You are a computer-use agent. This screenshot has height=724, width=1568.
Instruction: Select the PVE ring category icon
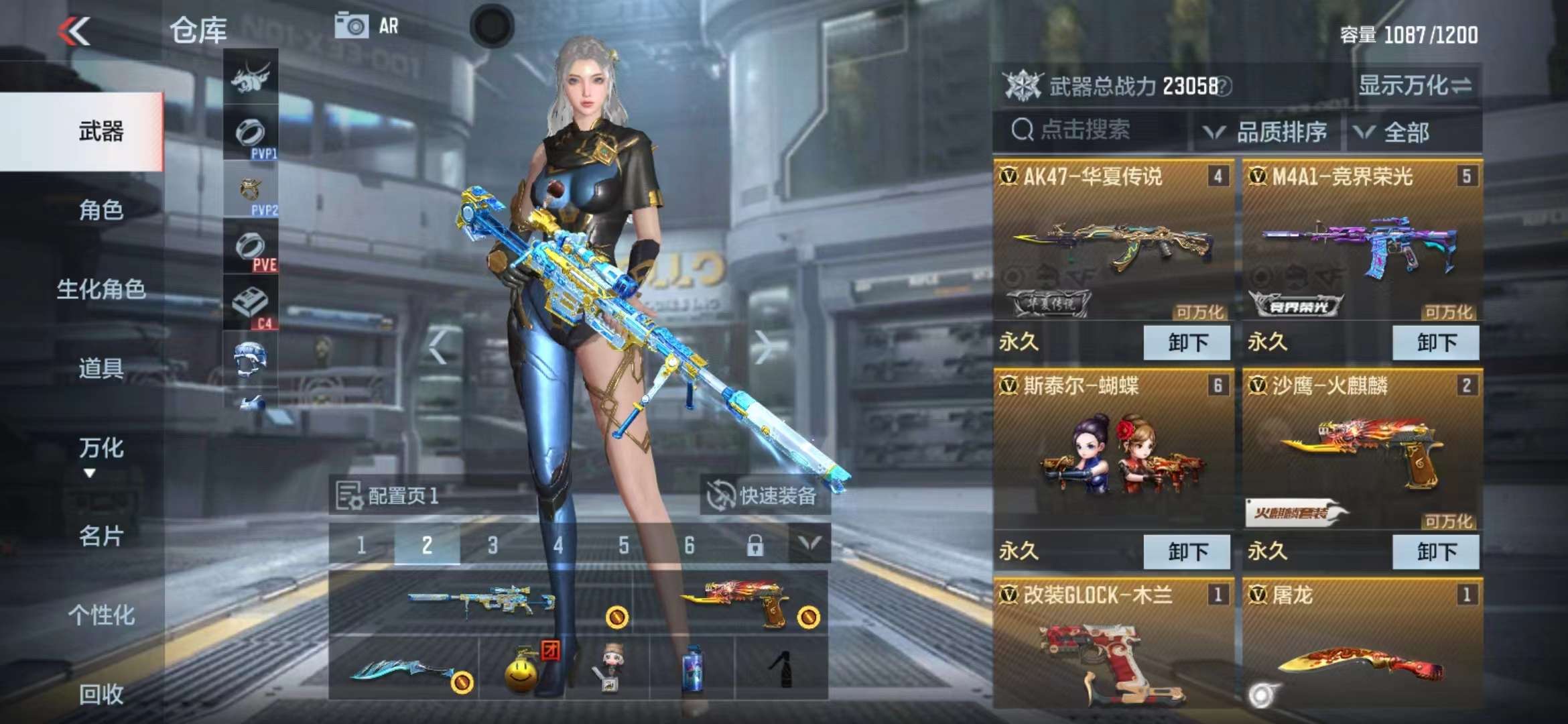pos(251,249)
